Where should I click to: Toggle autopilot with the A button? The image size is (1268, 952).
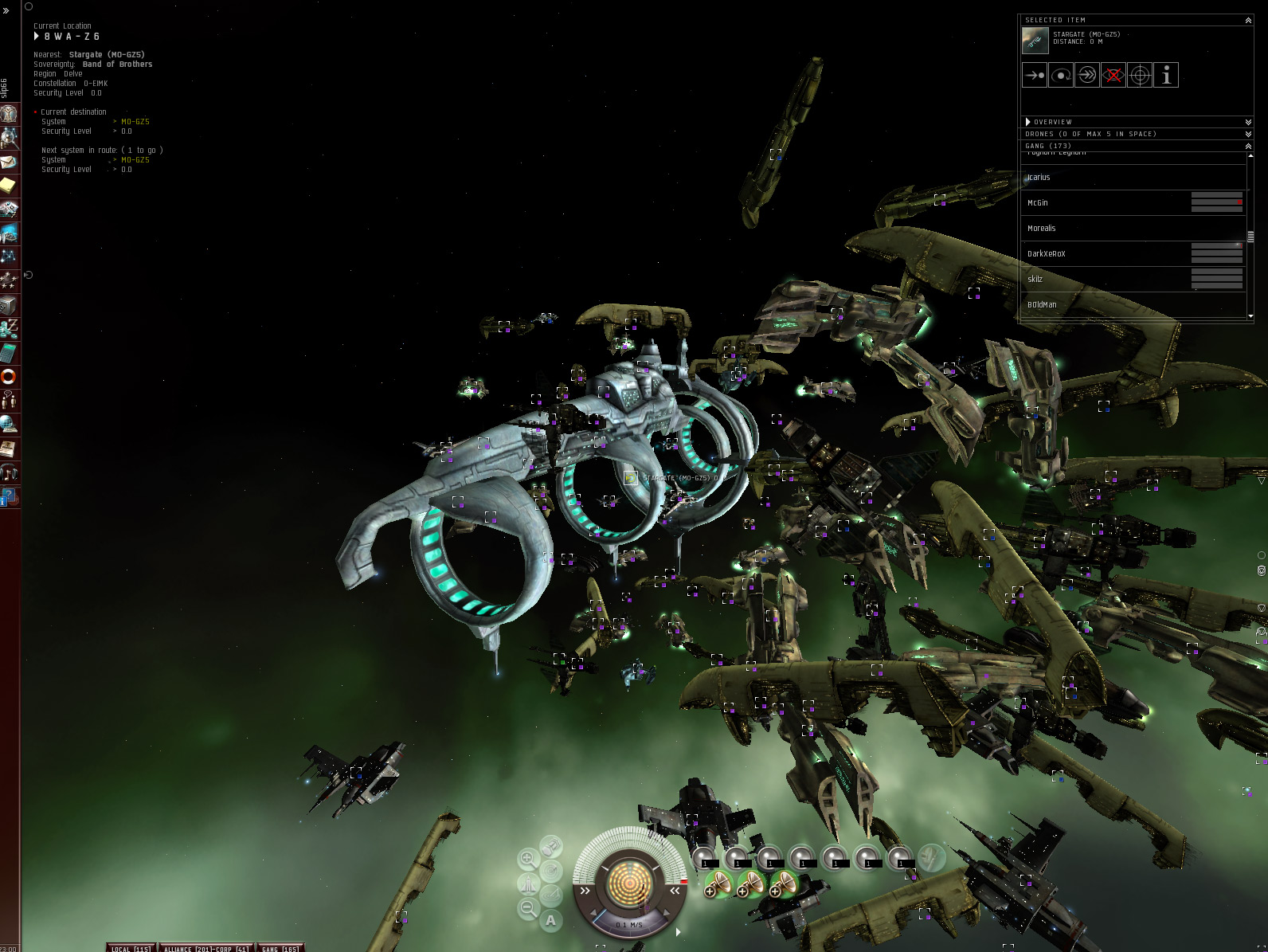tap(550, 920)
